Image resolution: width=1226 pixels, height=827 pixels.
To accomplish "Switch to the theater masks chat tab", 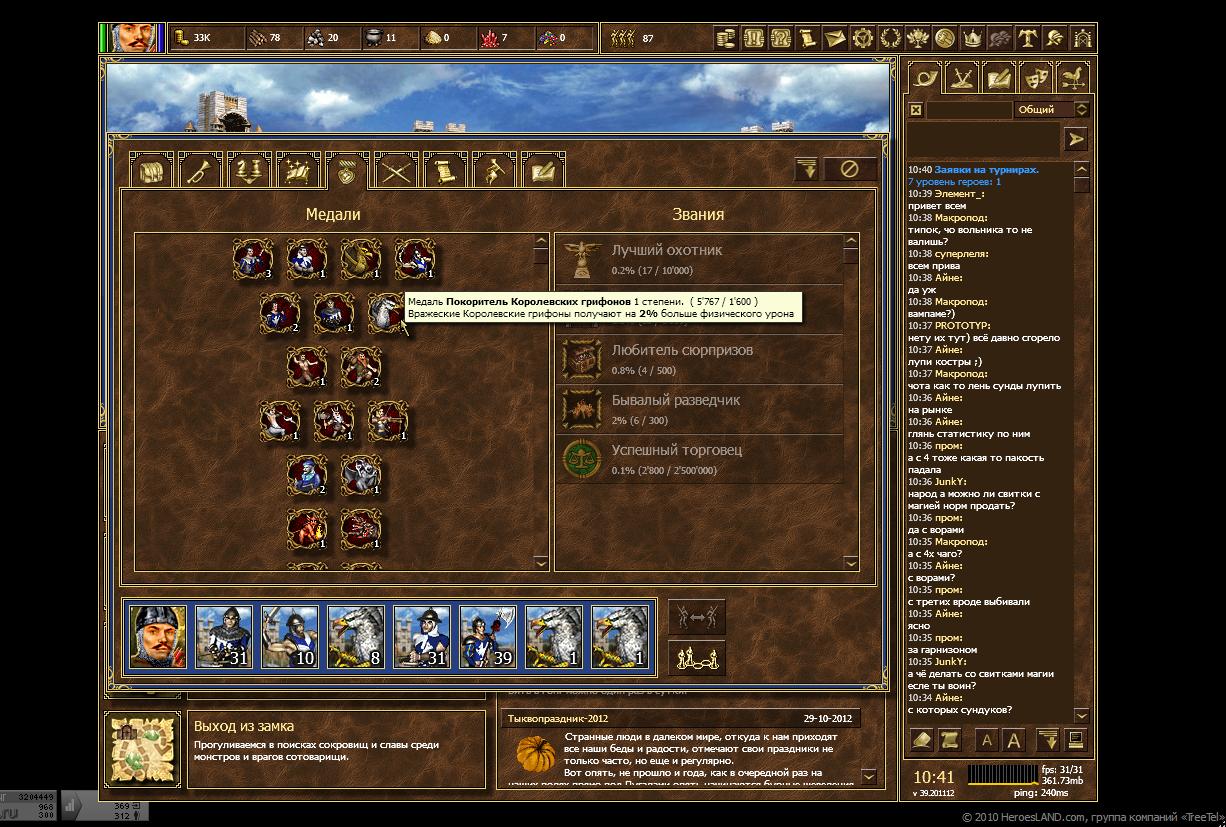I will pos(1034,77).
